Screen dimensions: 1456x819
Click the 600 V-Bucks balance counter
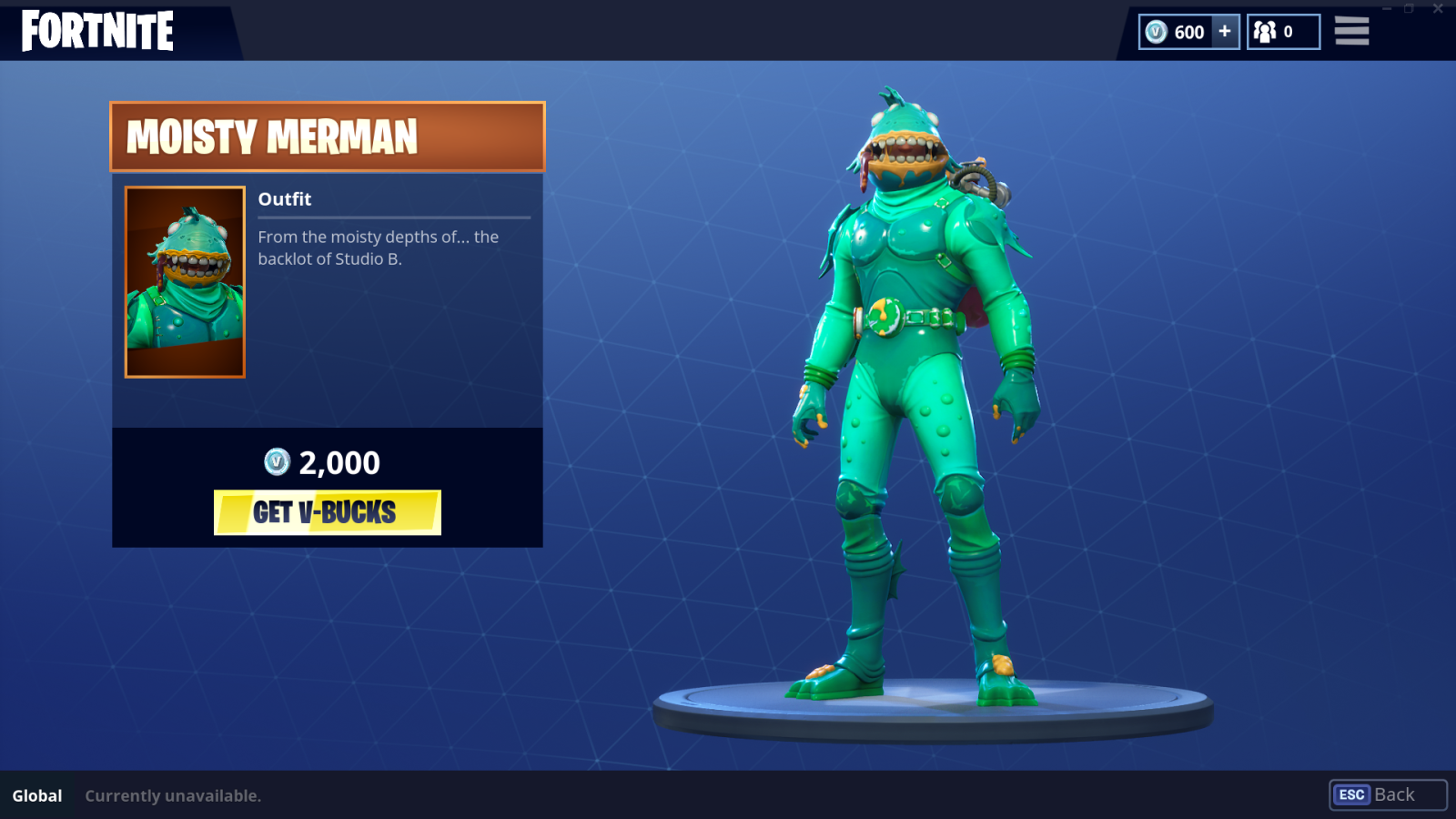[1188, 31]
